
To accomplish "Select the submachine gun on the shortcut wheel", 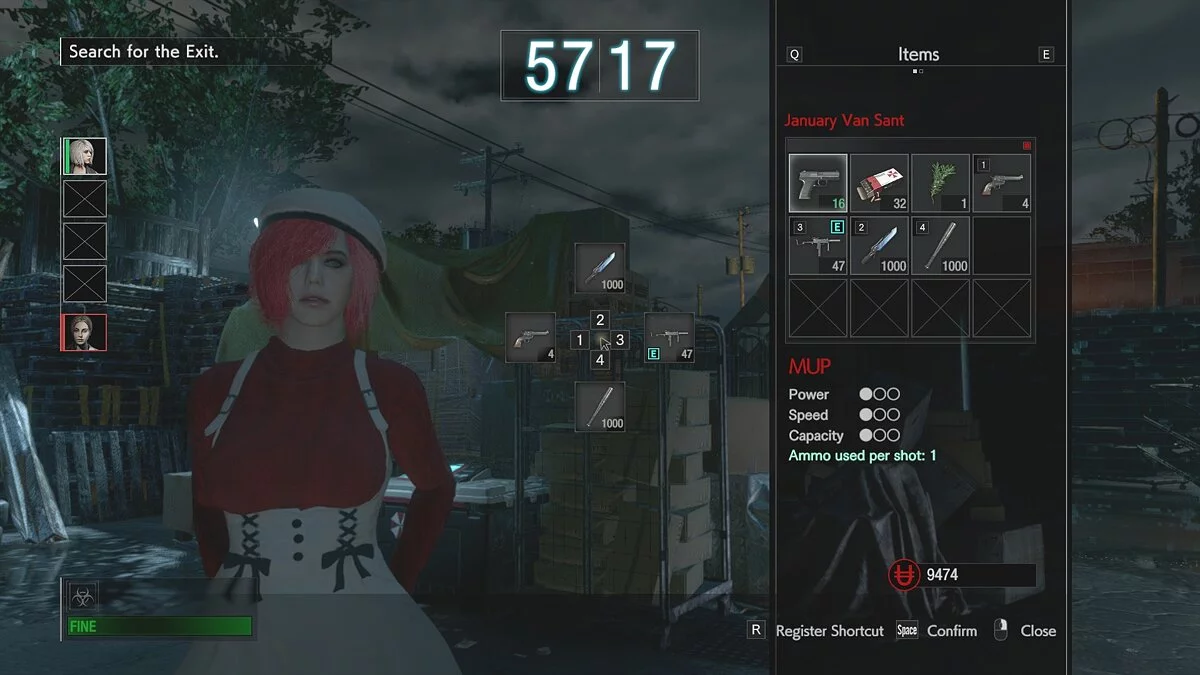I will (669, 338).
